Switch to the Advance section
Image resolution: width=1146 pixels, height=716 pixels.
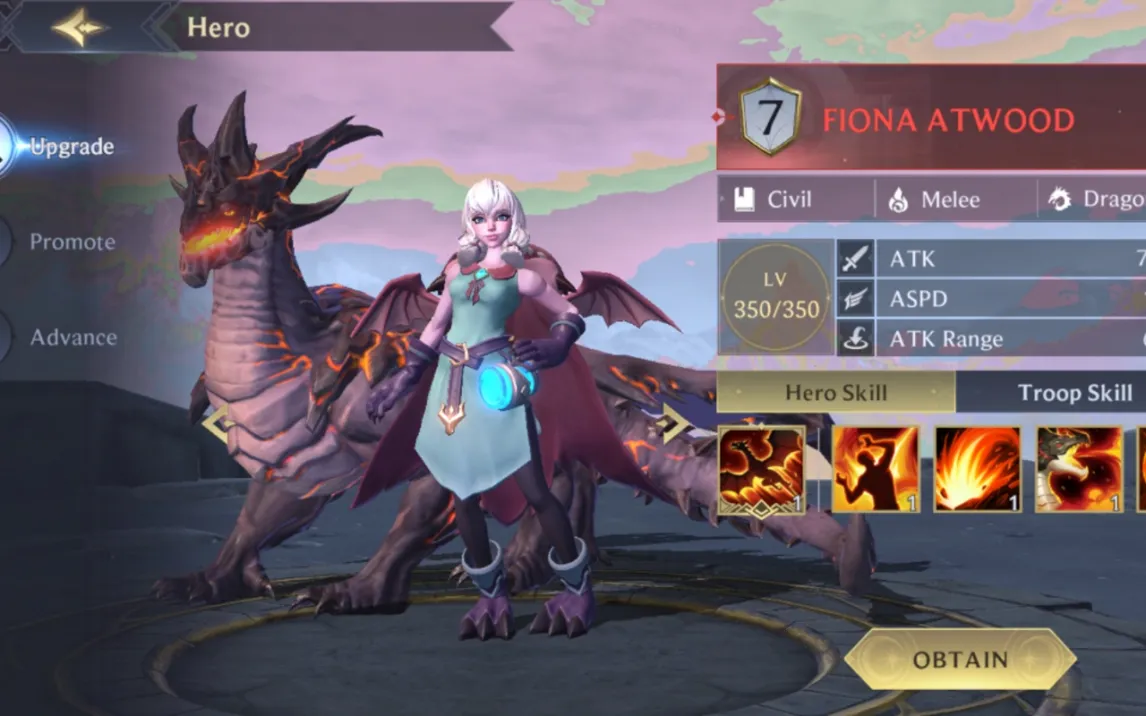click(x=72, y=338)
